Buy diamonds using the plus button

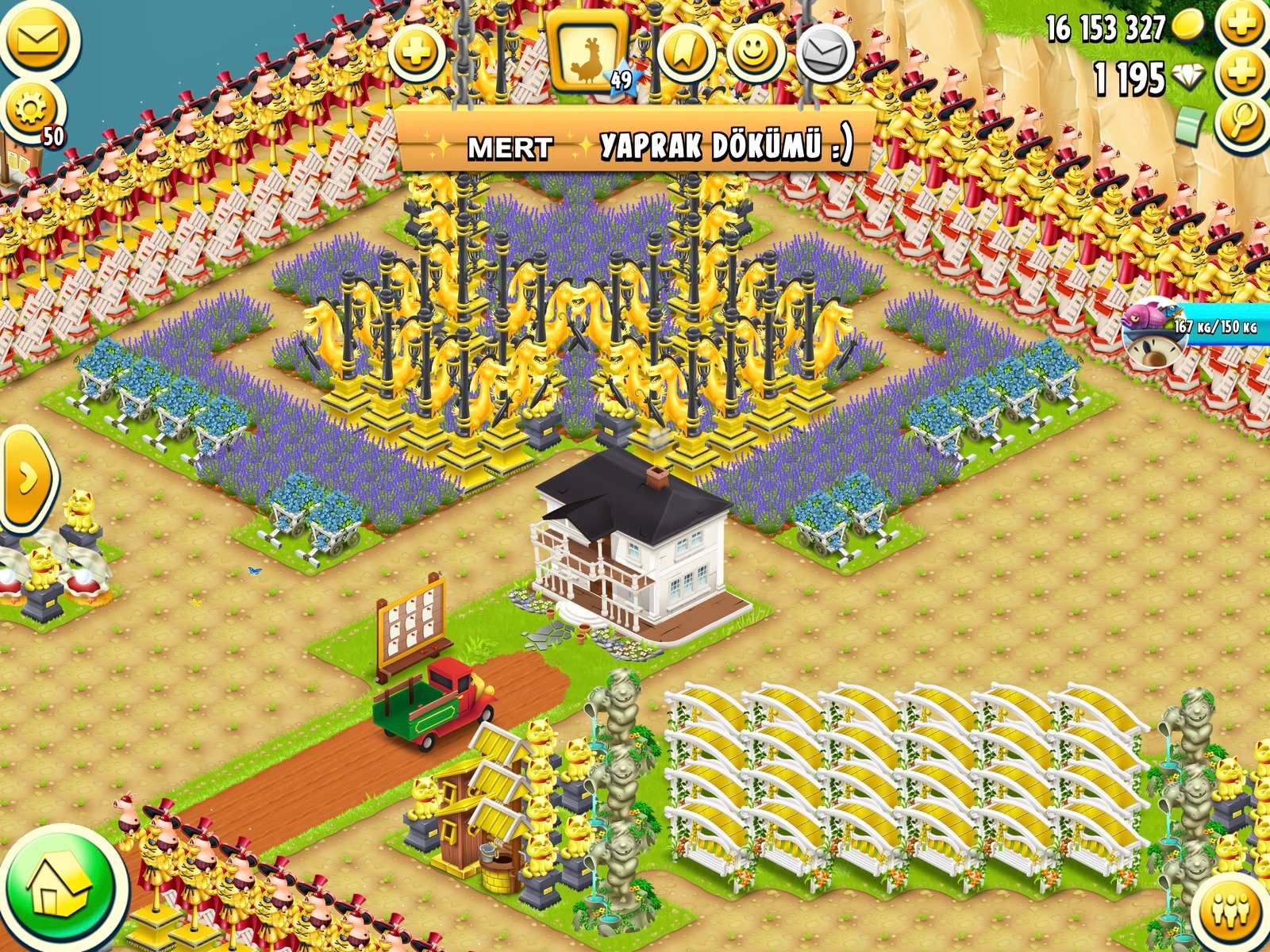[1243, 75]
